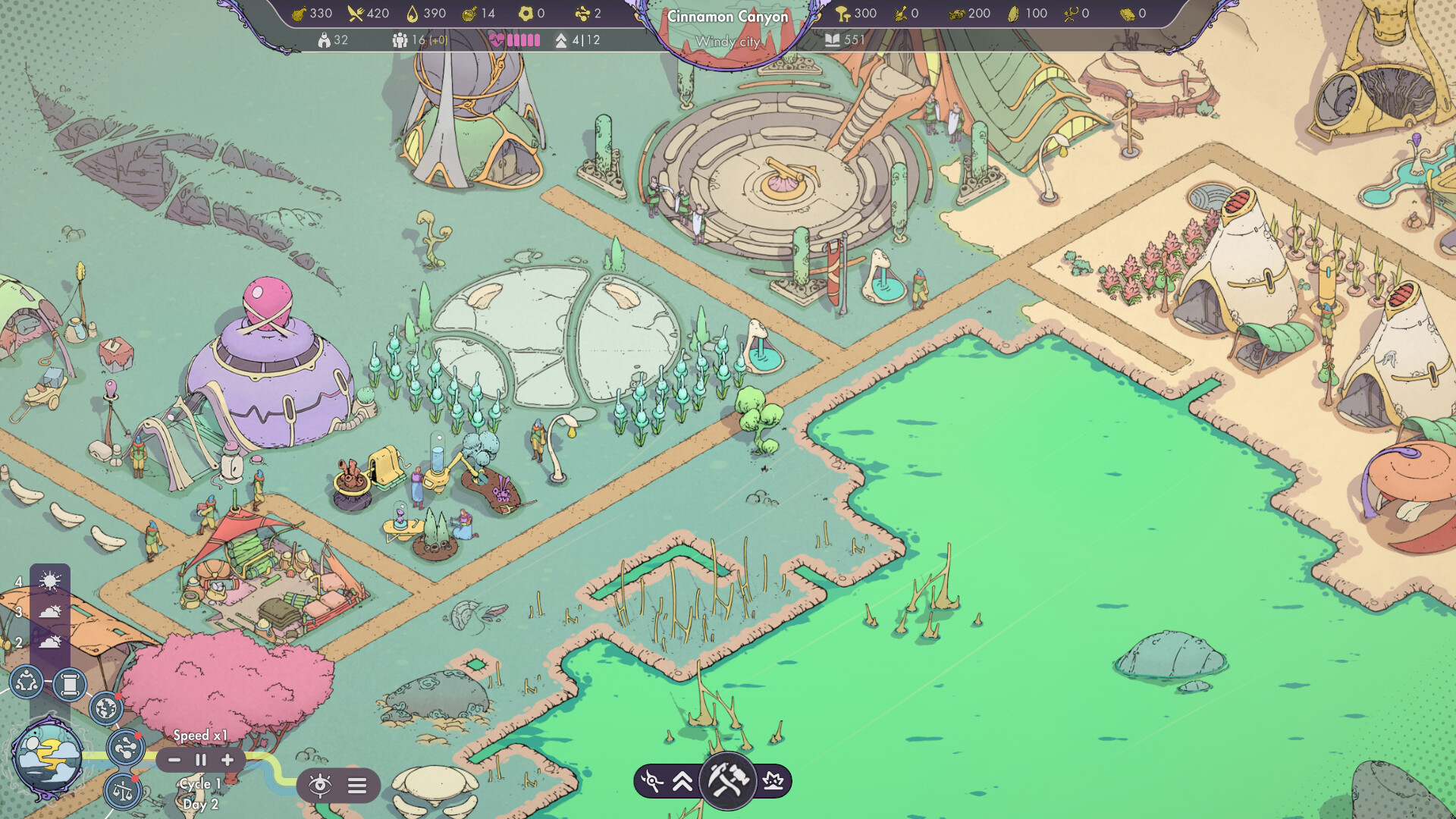1456x819 pixels.
Task: Click the Cinnamon Canyon city title
Action: 726,16
